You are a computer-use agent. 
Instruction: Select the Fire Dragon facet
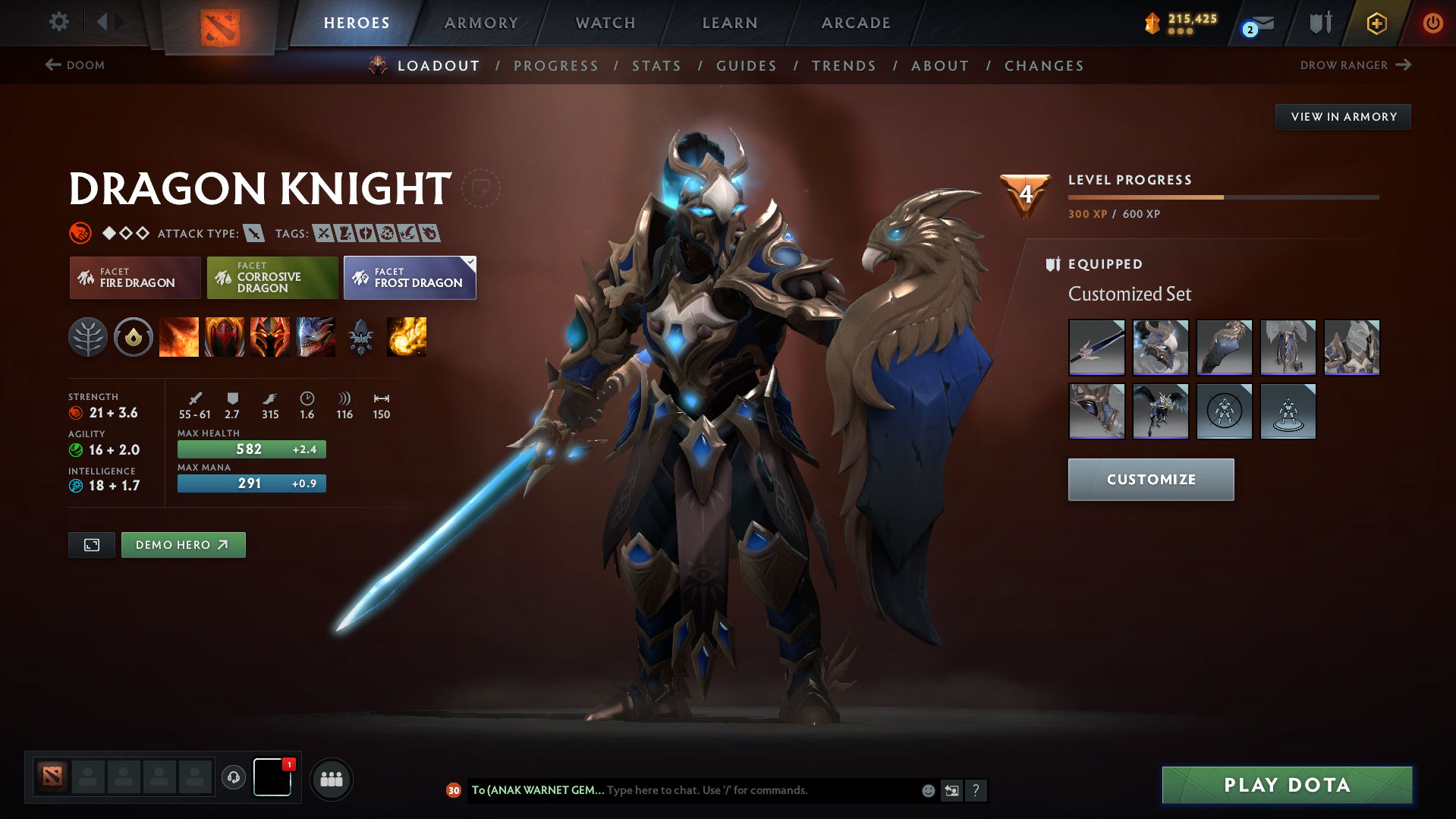point(134,278)
